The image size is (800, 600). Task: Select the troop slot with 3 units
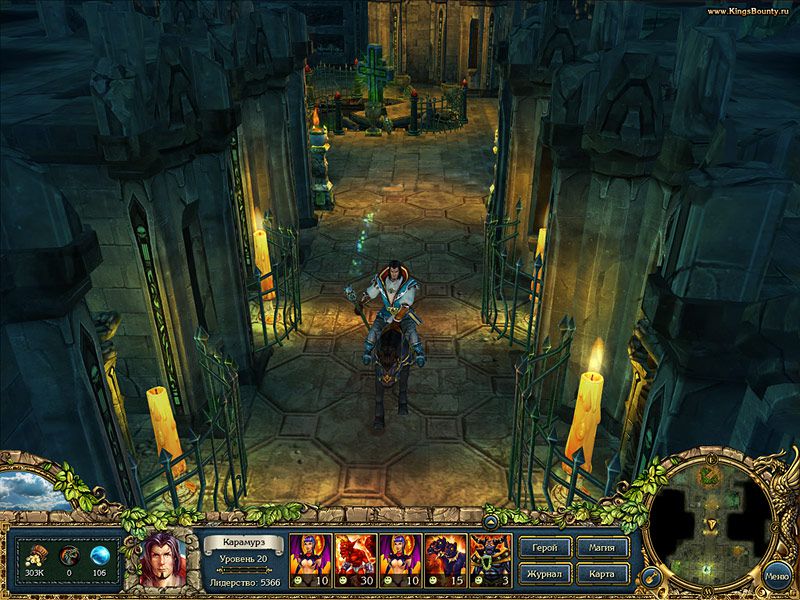coord(490,559)
